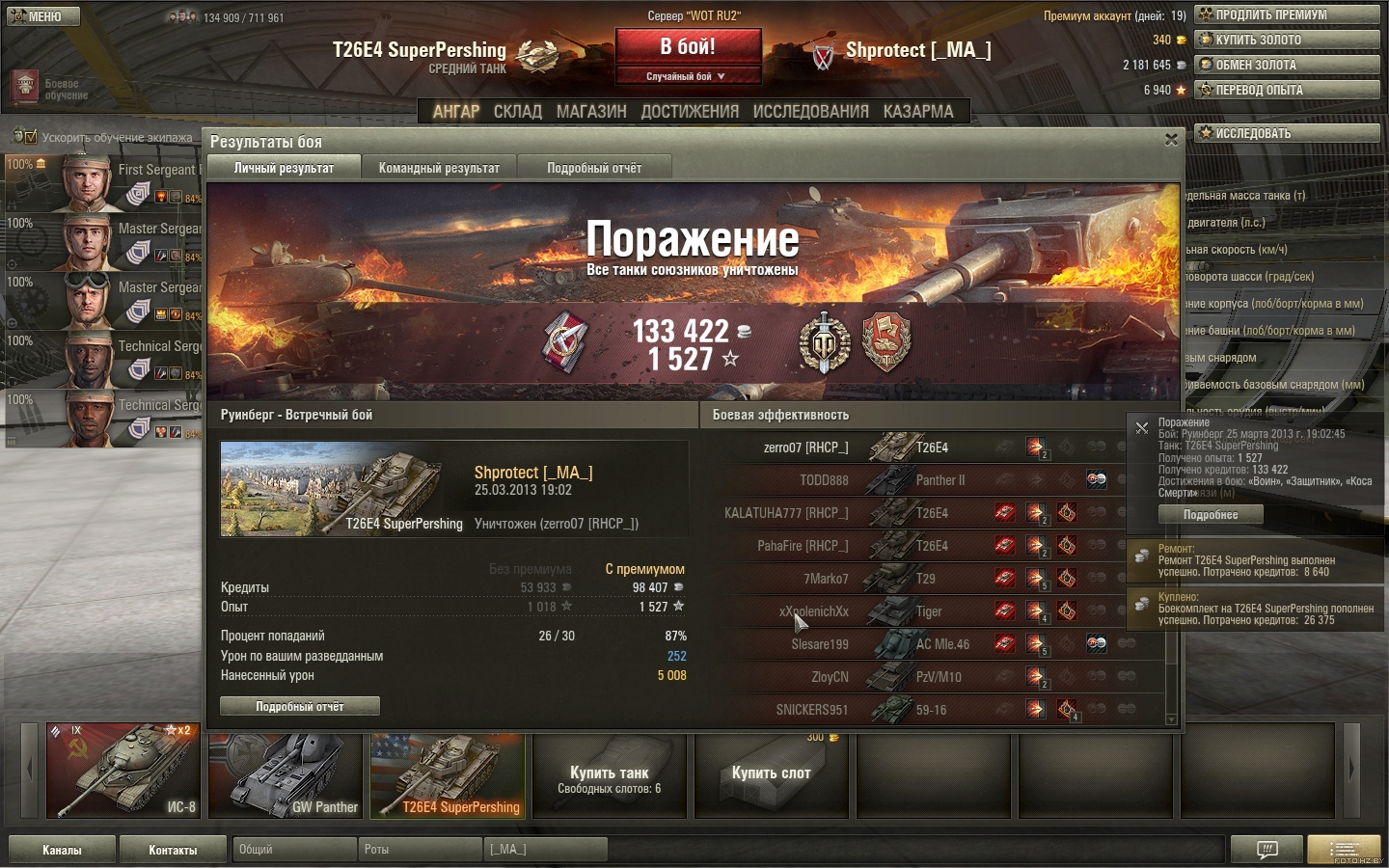Select the ИС-8 tank in the carousel
Viewport: 1389px width, 868px height.
(123, 772)
